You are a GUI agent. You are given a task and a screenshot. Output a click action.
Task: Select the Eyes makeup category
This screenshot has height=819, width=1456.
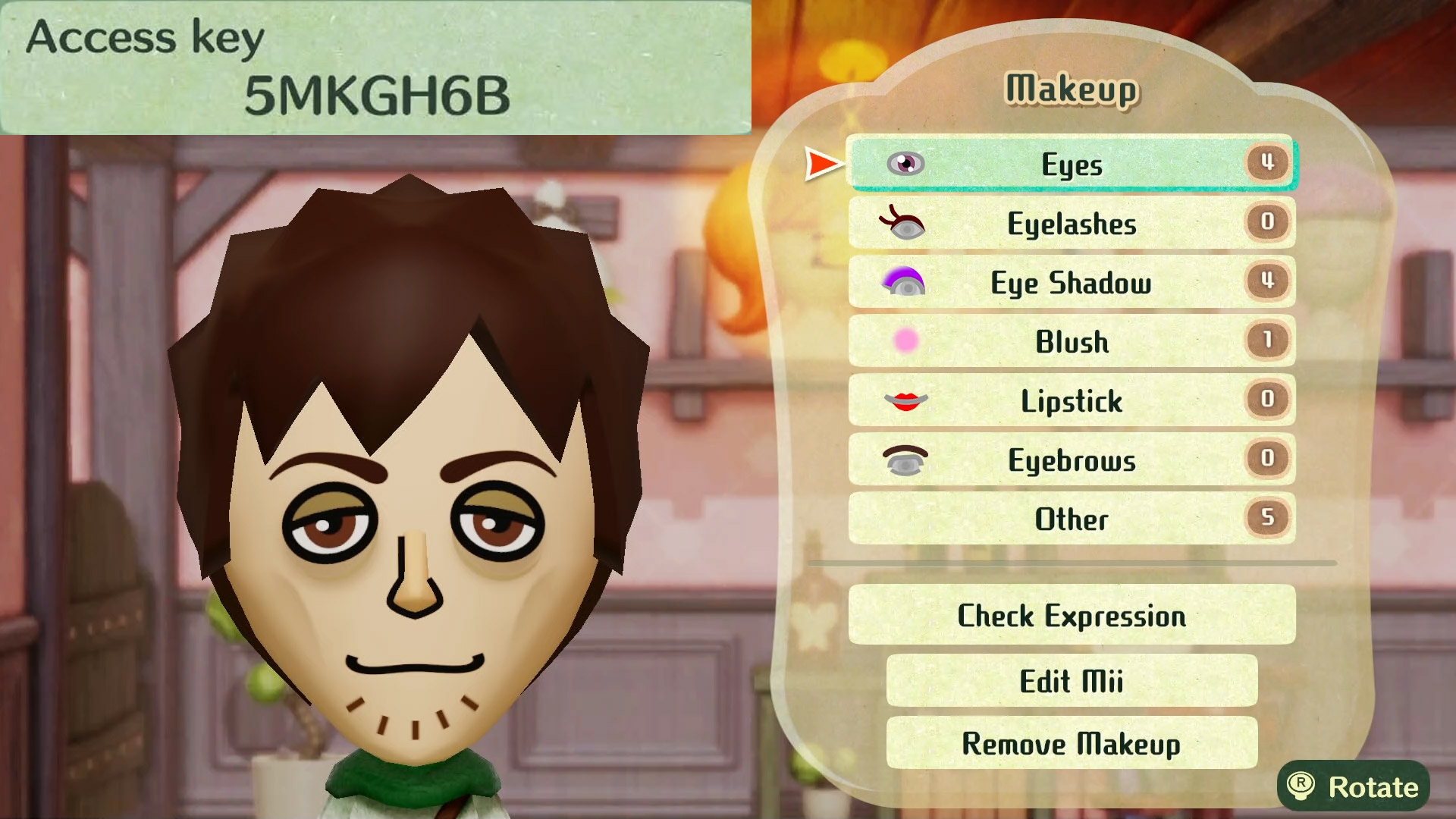tap(1071, 164)
